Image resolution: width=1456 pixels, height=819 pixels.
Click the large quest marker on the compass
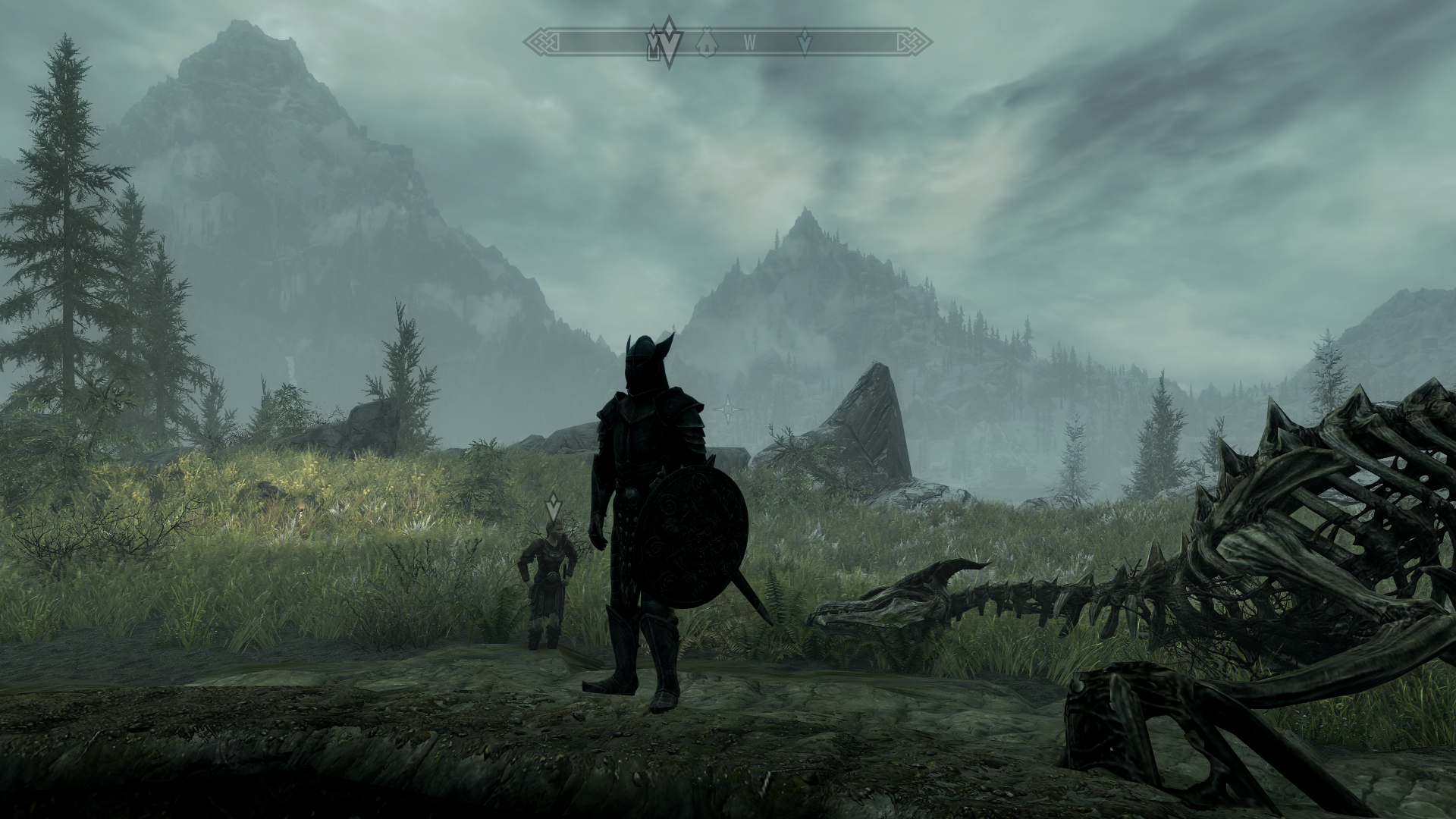[x=668, y=42]
